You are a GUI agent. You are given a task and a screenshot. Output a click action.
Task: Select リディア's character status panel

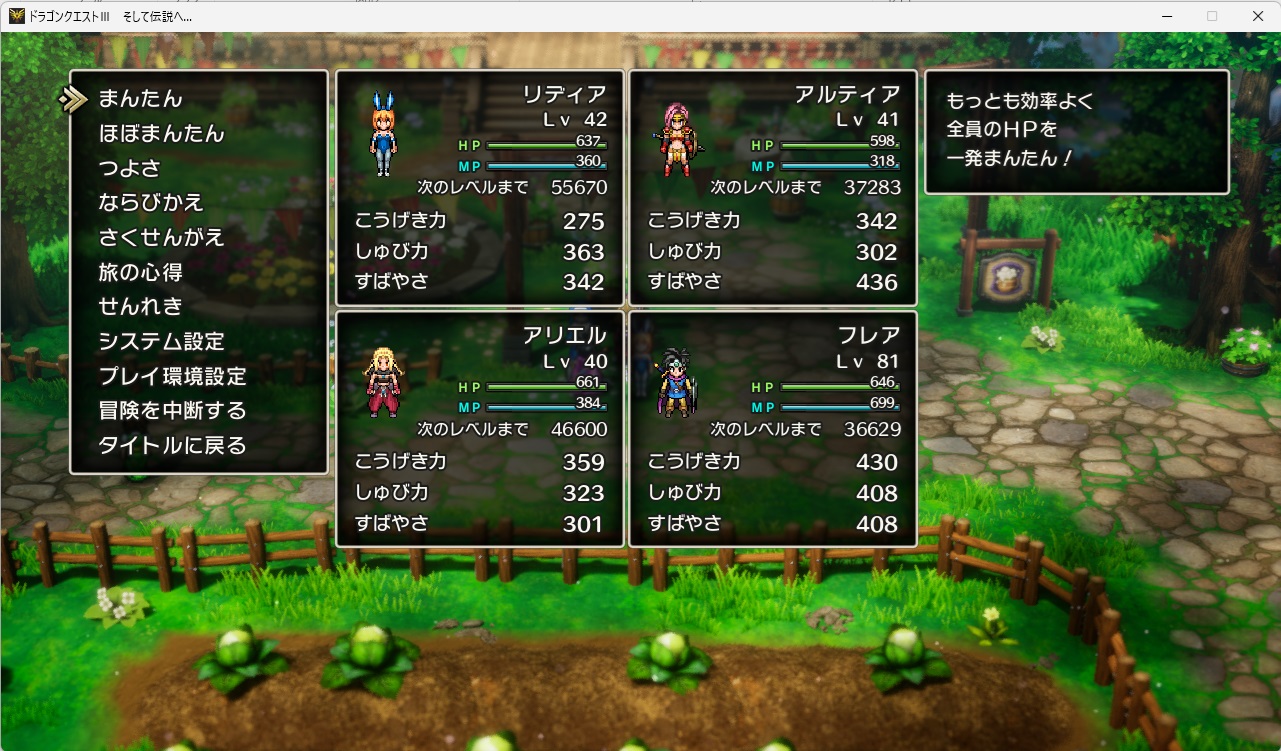coord(479,187)
